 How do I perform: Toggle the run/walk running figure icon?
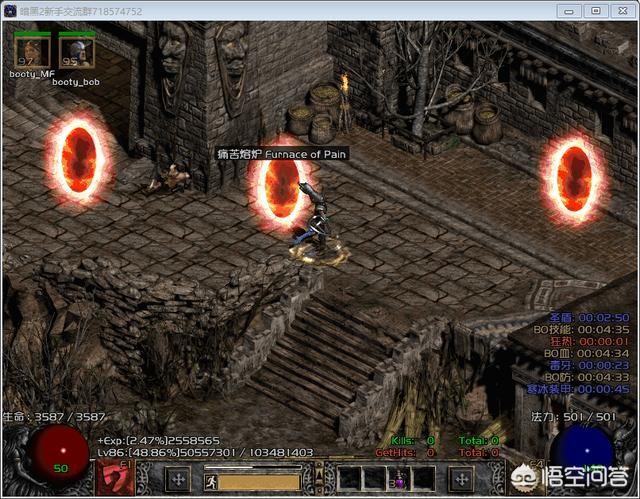point(213,479)
